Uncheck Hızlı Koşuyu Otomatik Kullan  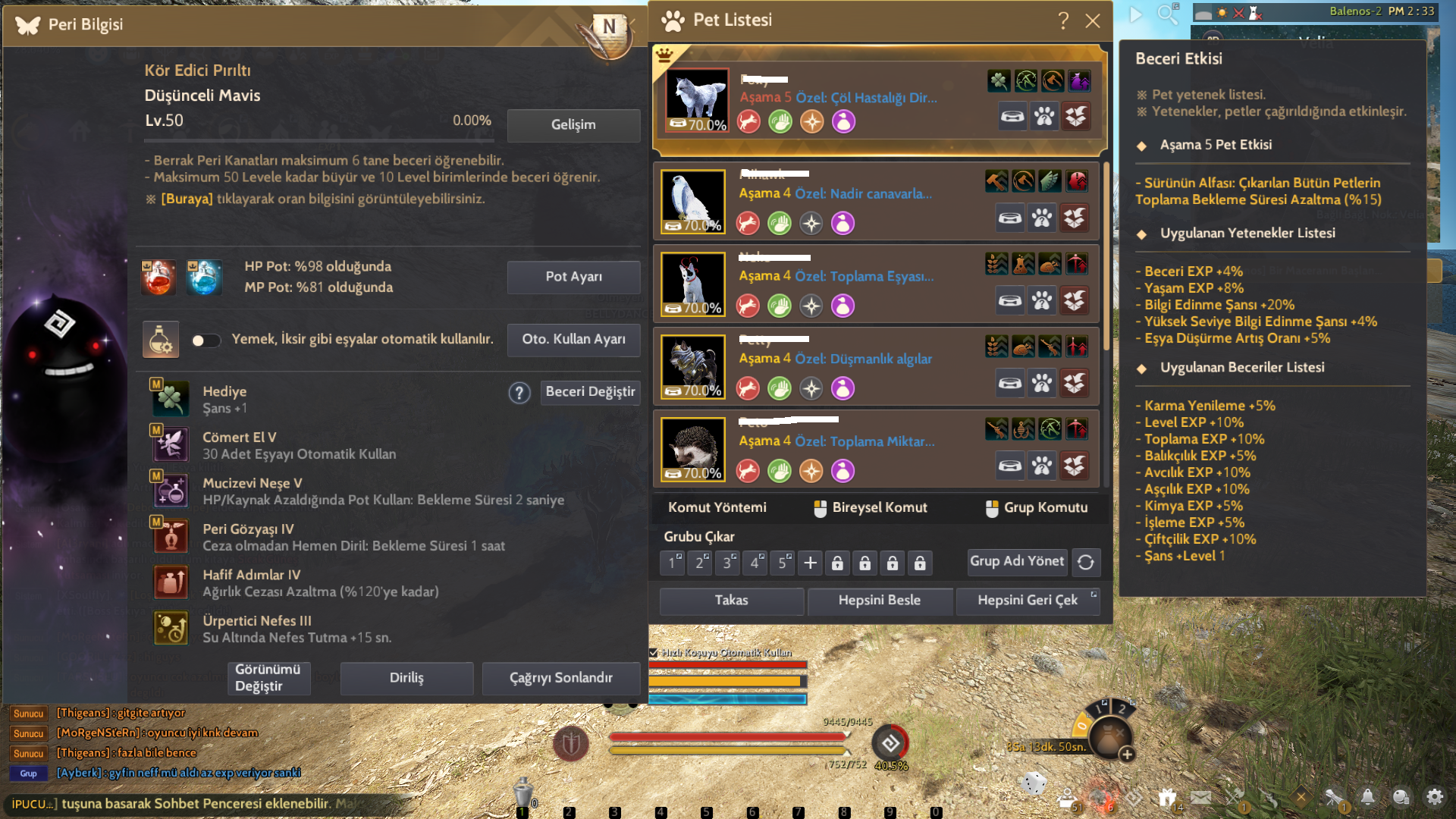click(x=653, y=651)
